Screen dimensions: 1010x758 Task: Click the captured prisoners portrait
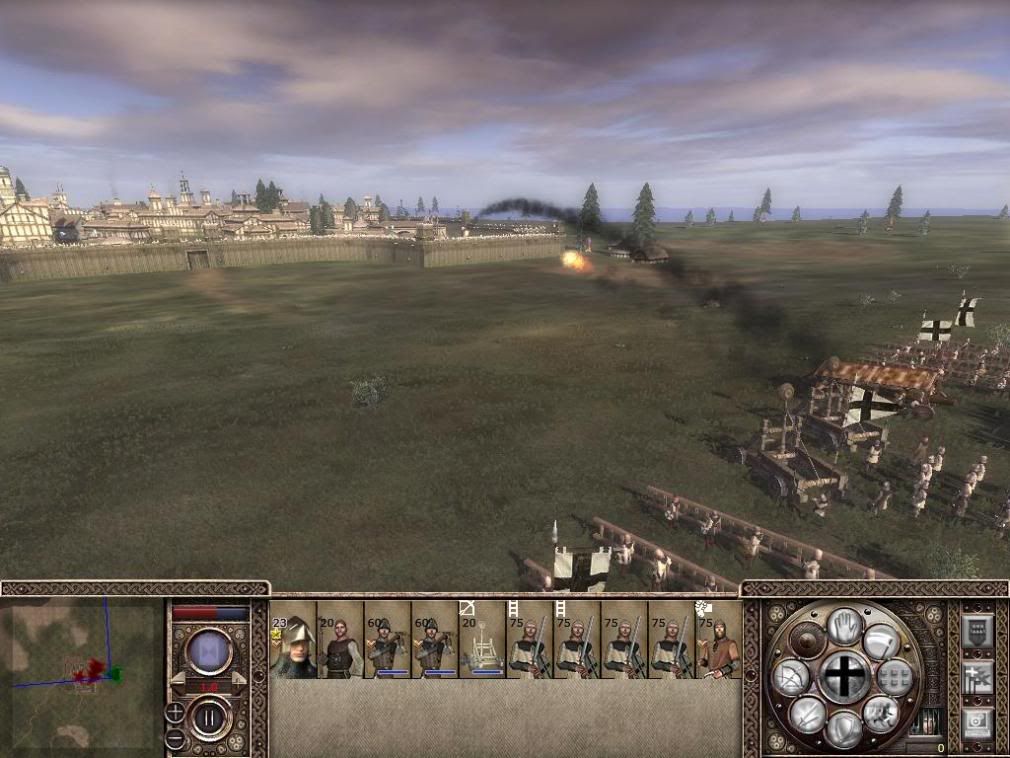(x=930, y=722)
